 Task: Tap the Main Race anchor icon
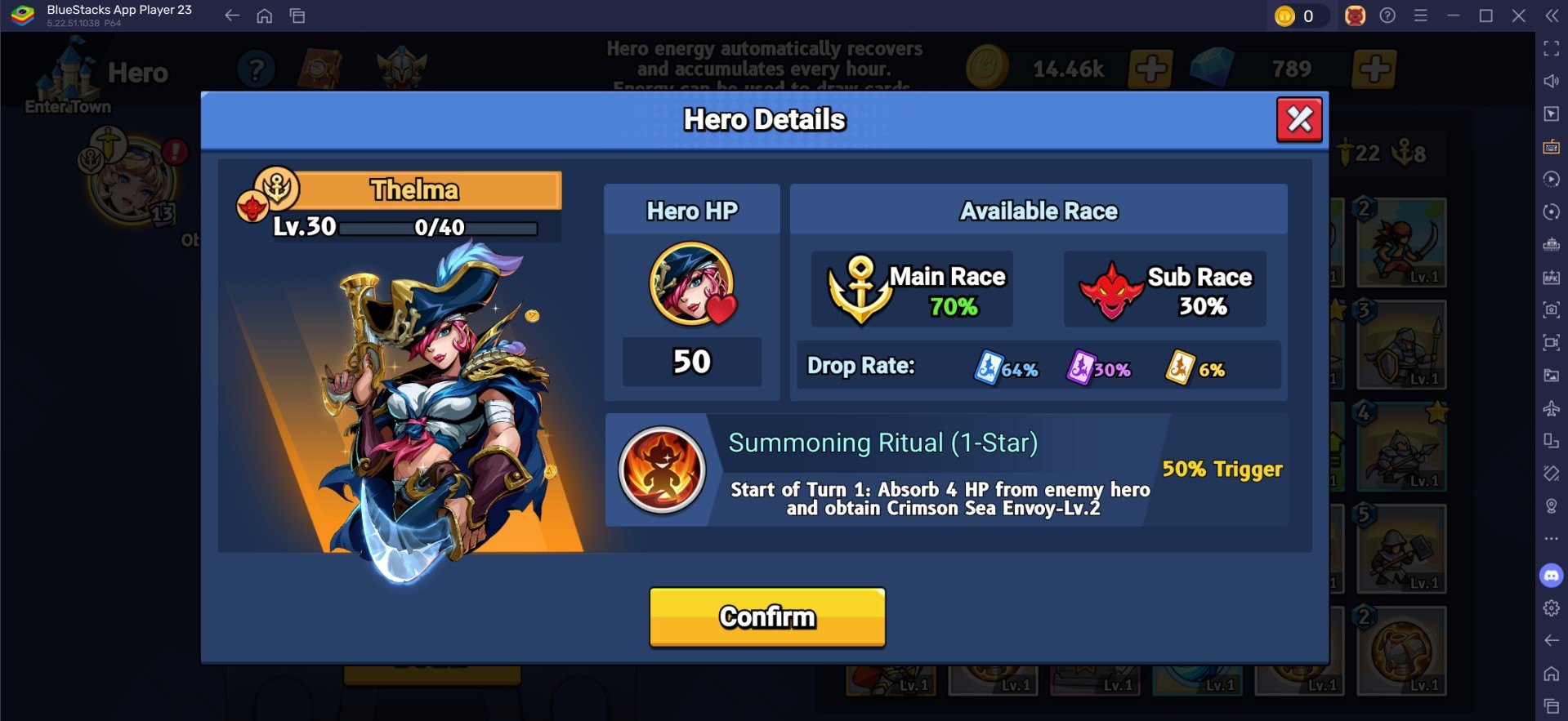[x=860, y=290]
